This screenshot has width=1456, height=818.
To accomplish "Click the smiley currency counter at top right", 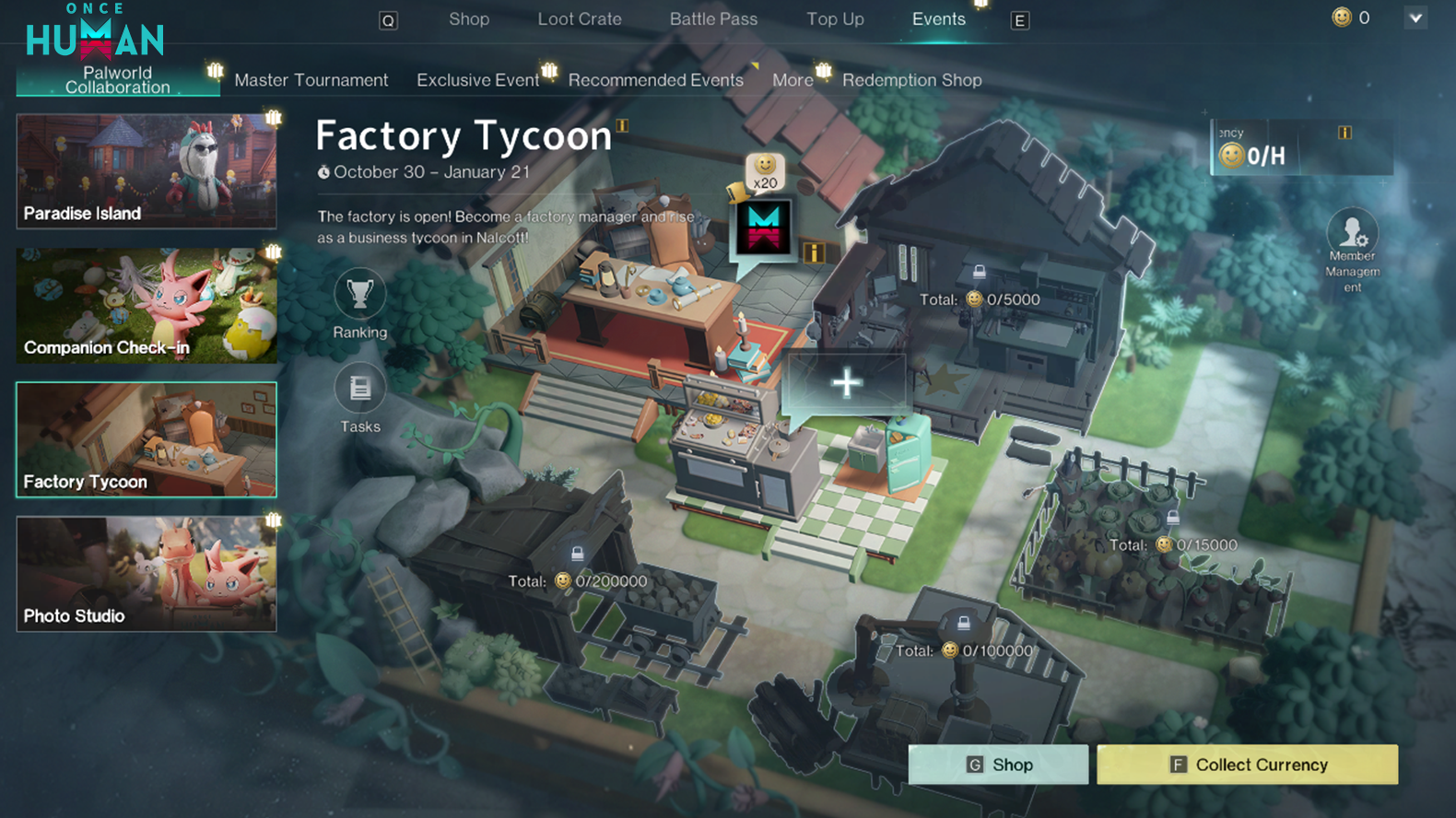I will click(x=1341, y=17).
